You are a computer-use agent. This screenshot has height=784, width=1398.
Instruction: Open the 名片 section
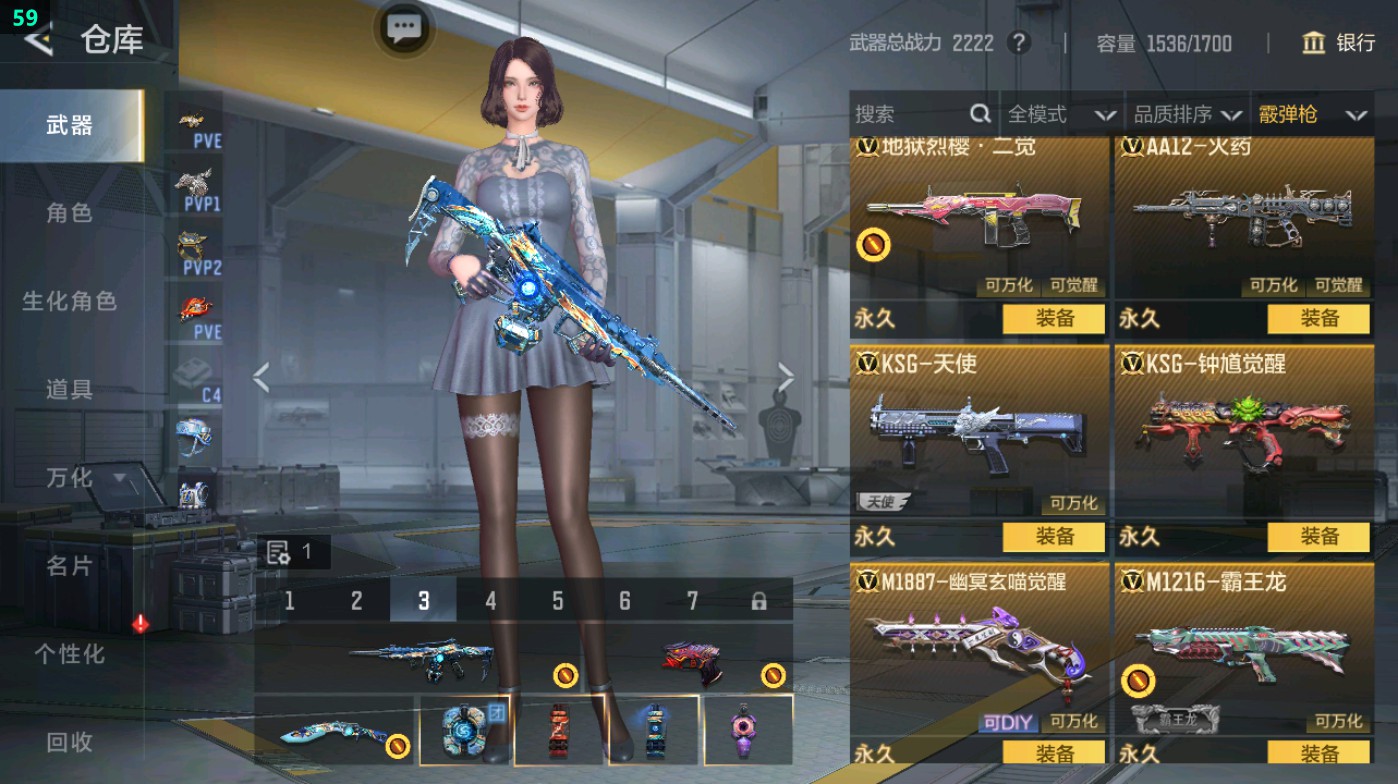[69, 566]
